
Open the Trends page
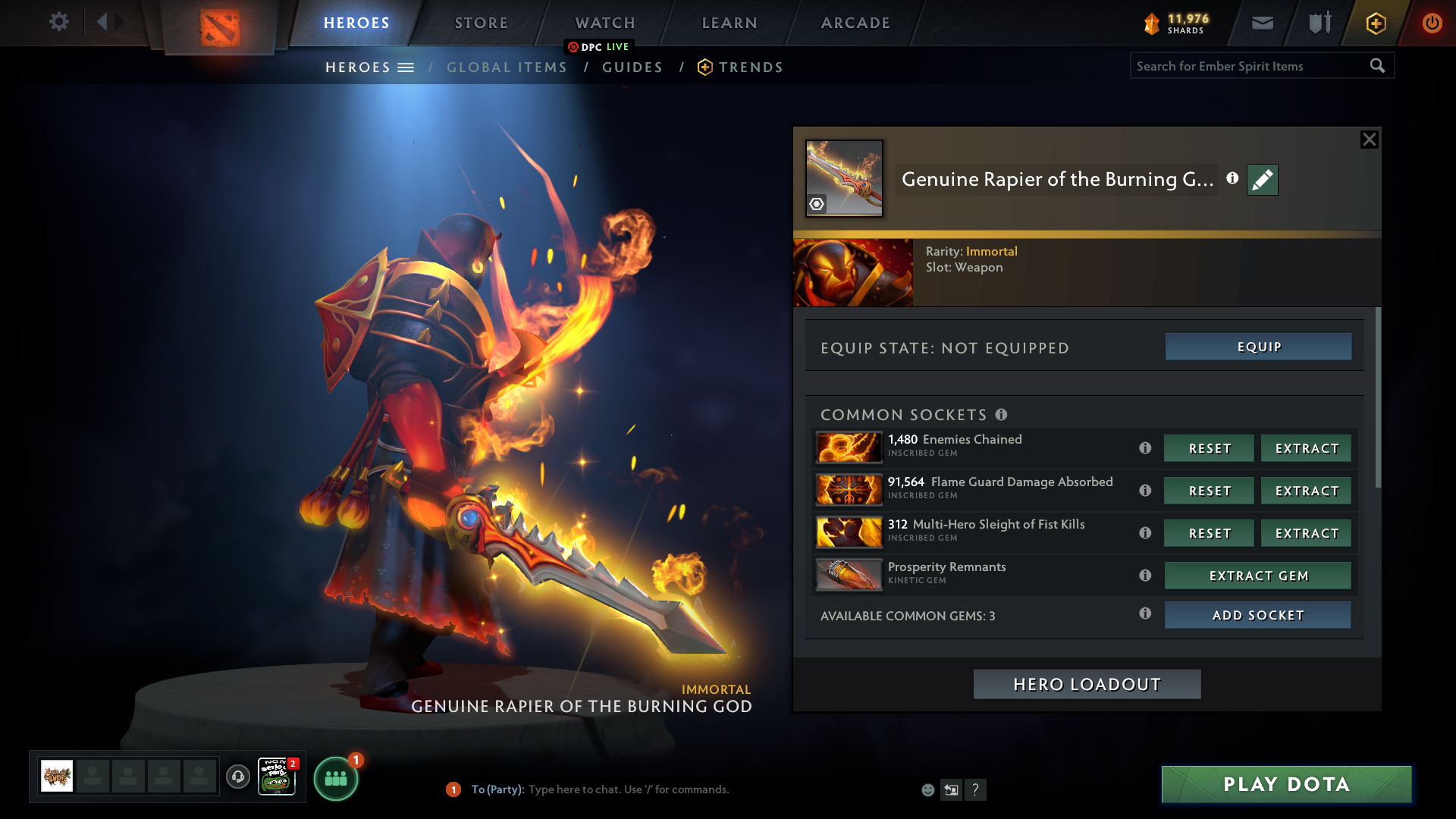(750, 67)
